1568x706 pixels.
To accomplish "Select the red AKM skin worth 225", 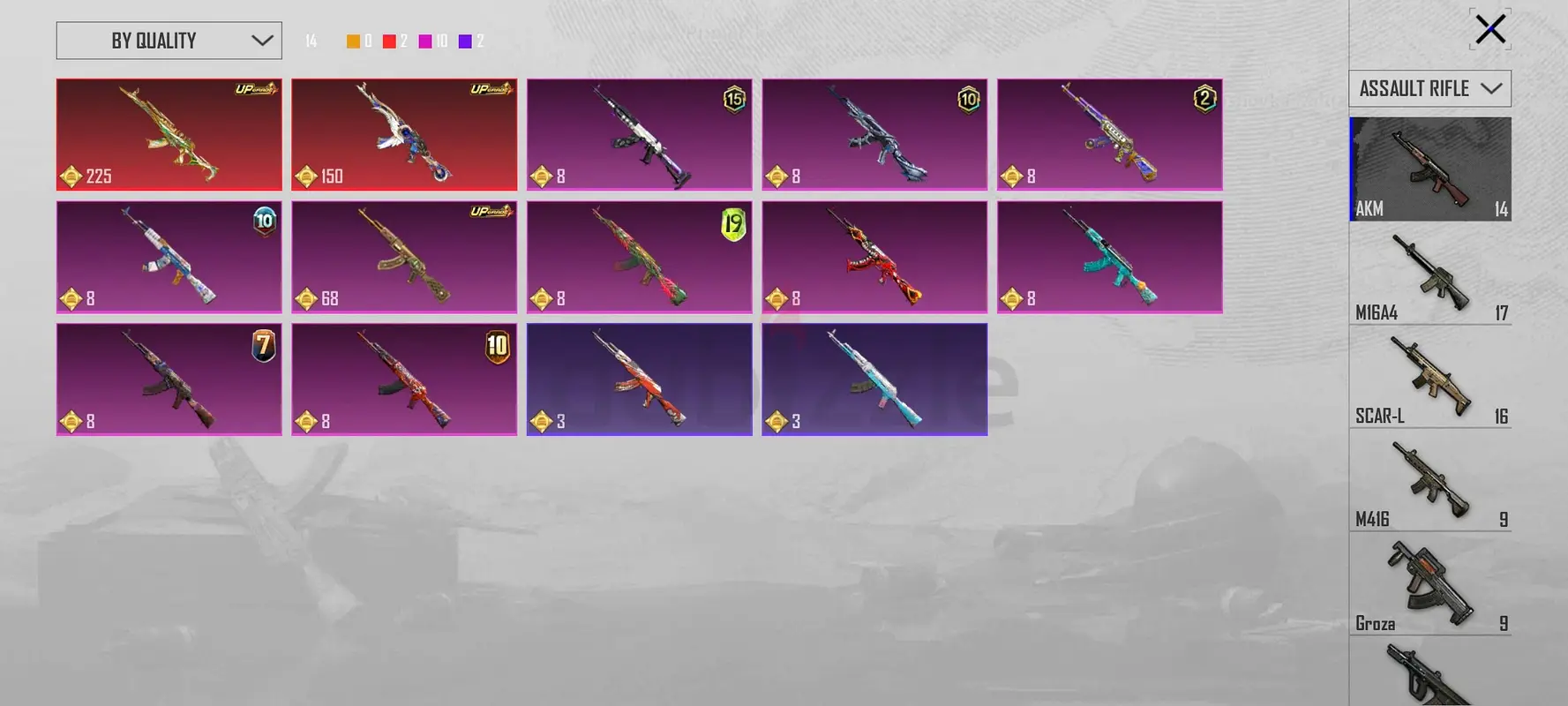I will 169,134.
